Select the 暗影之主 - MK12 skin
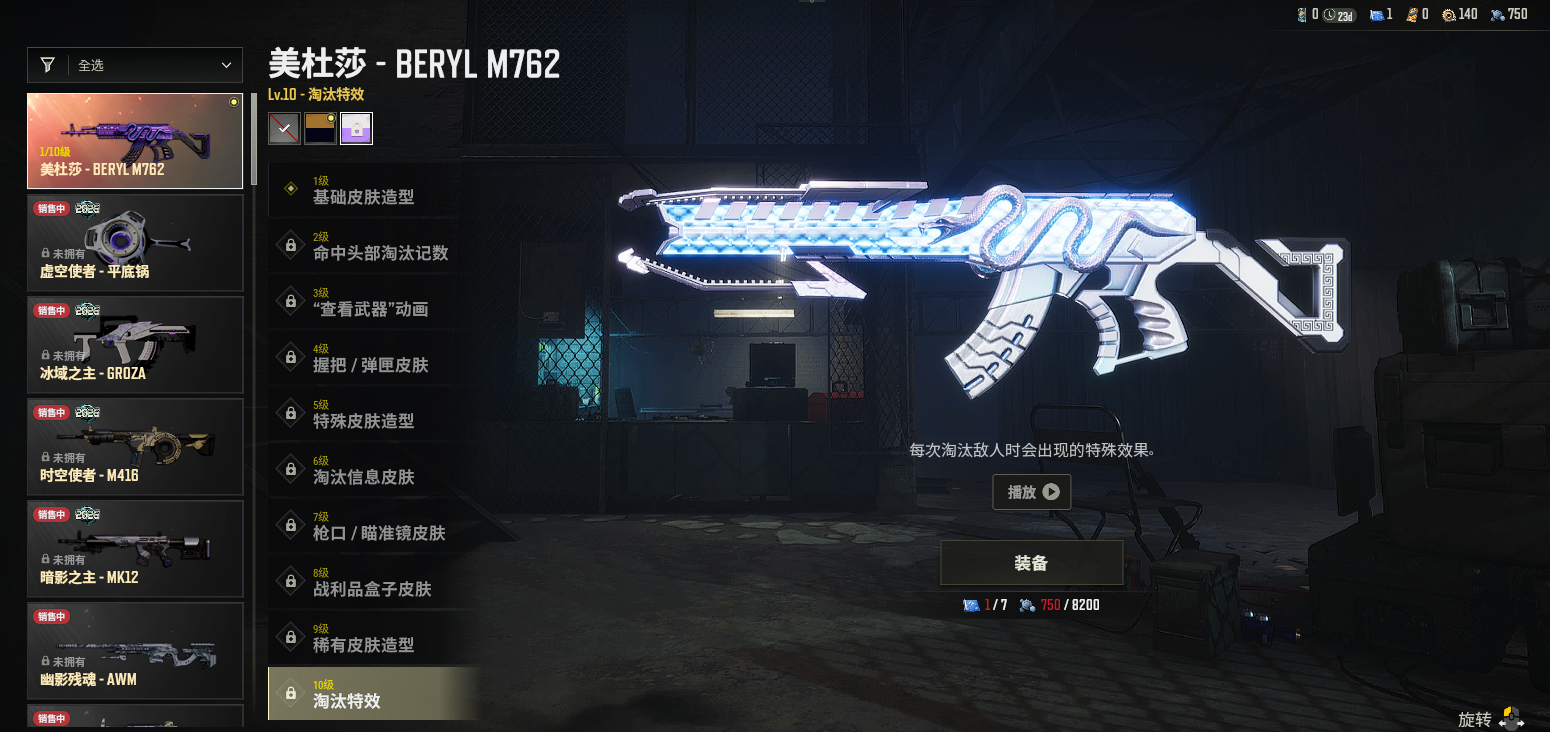The image size is (1550, 732). coord(134,549)
